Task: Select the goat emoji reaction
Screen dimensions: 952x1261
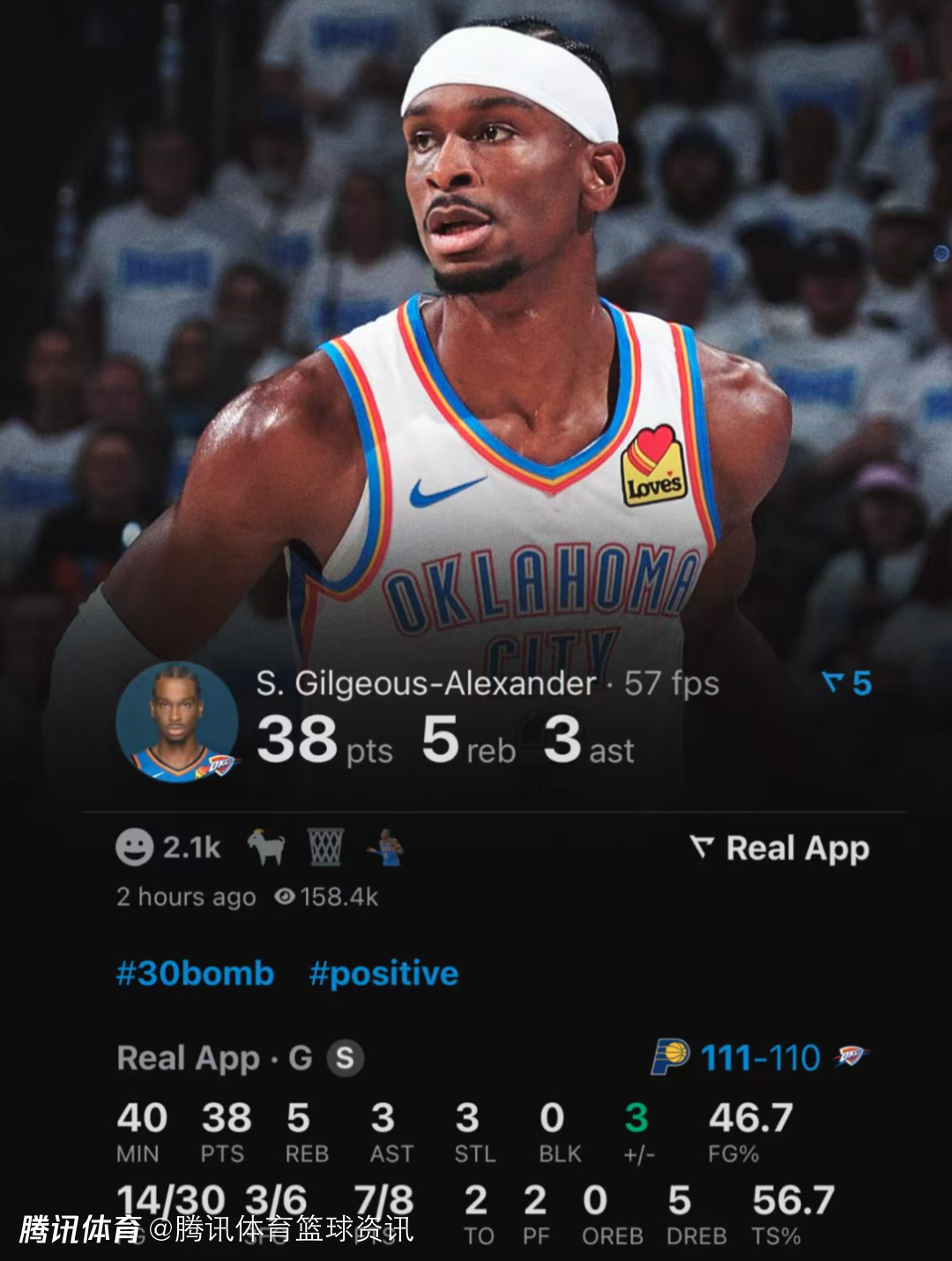Action: tap(265, 847)
